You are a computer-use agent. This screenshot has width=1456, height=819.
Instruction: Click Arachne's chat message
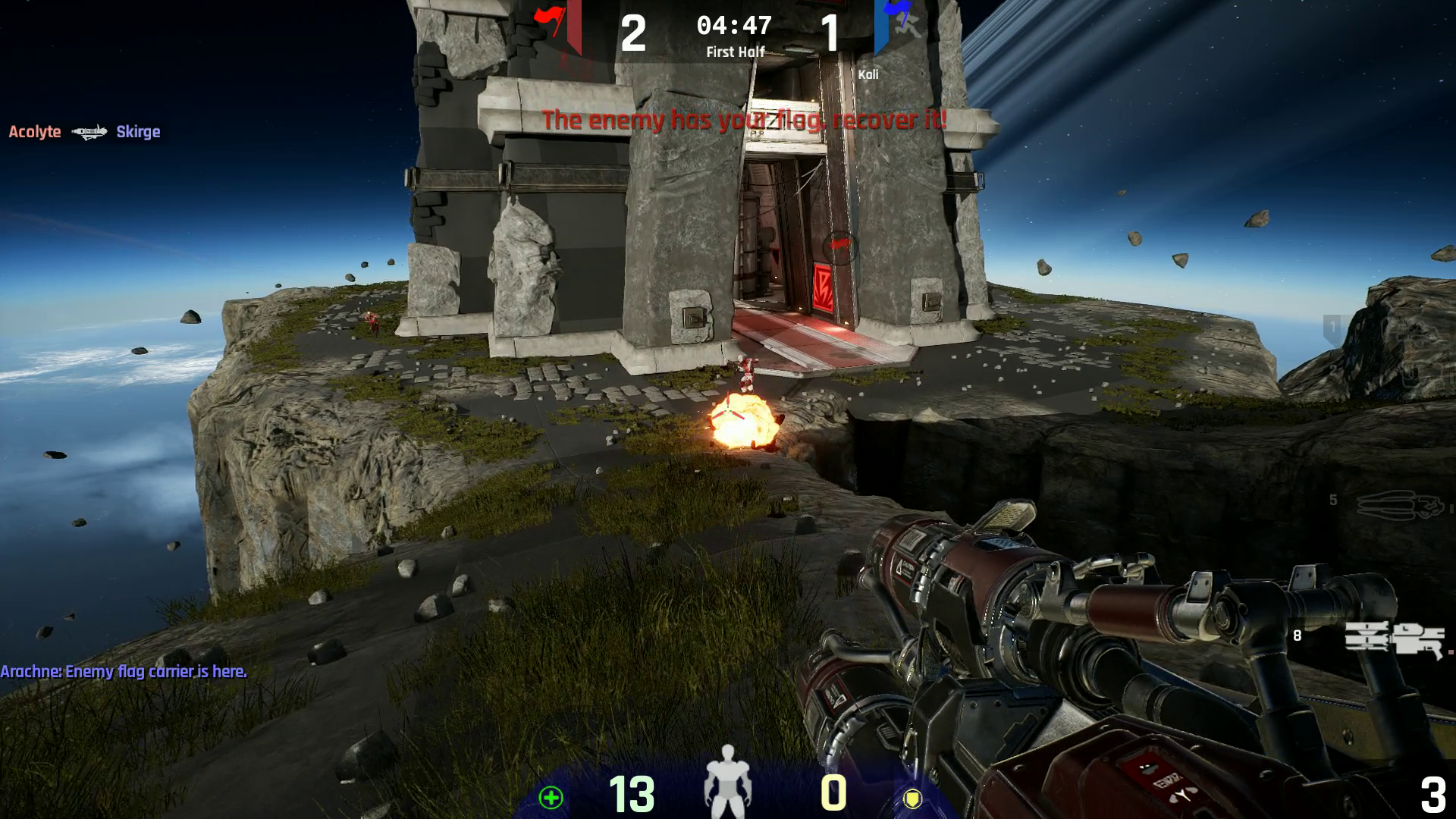[124, 672]
